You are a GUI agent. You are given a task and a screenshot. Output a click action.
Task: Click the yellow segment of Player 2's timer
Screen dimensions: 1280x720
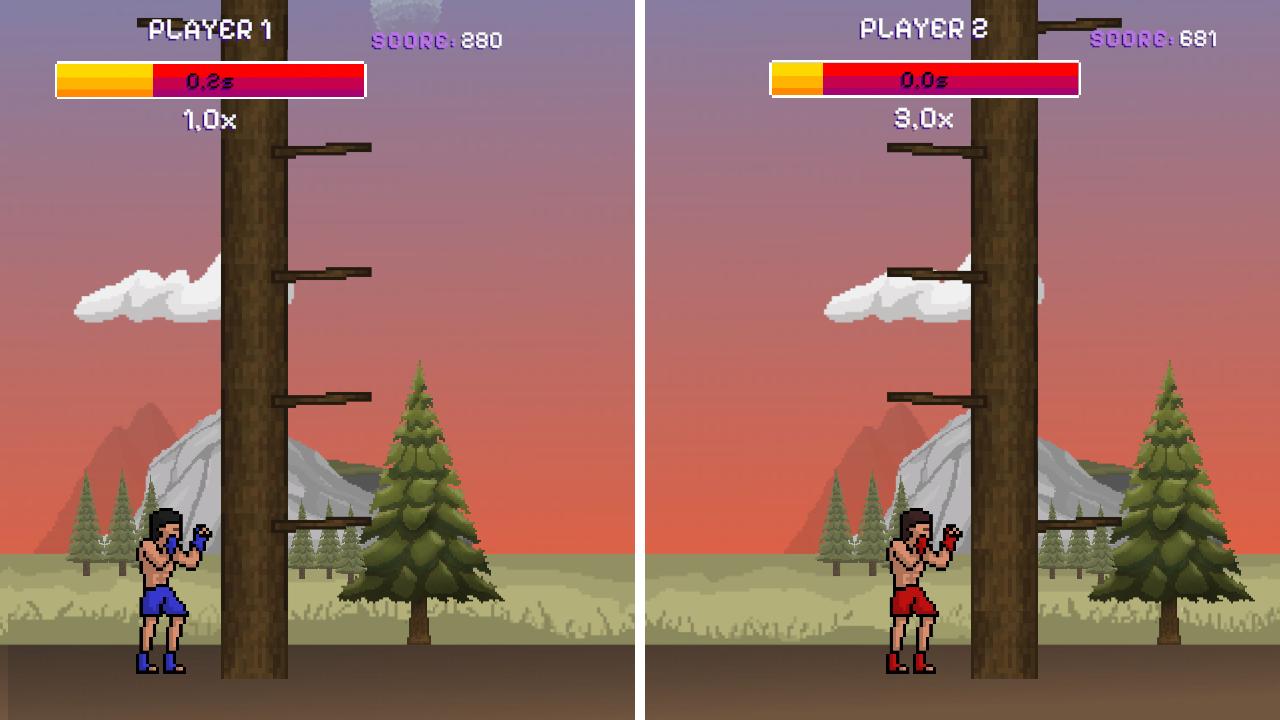pos(795,78)
